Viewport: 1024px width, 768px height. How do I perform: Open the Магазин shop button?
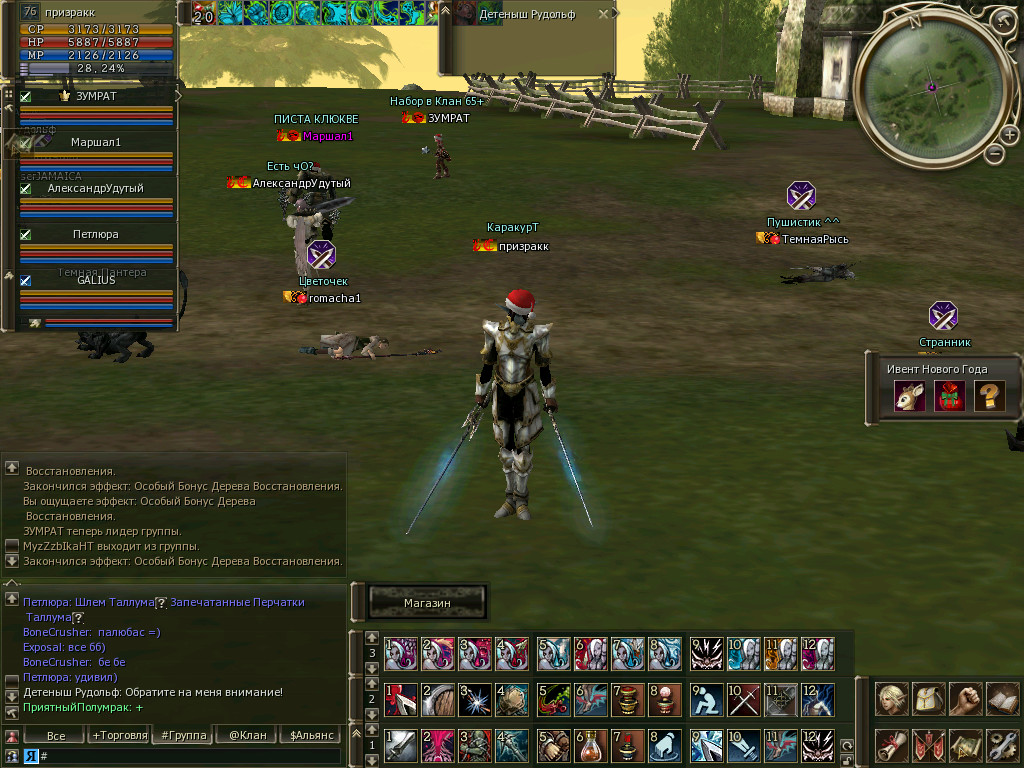pos(427,603)
